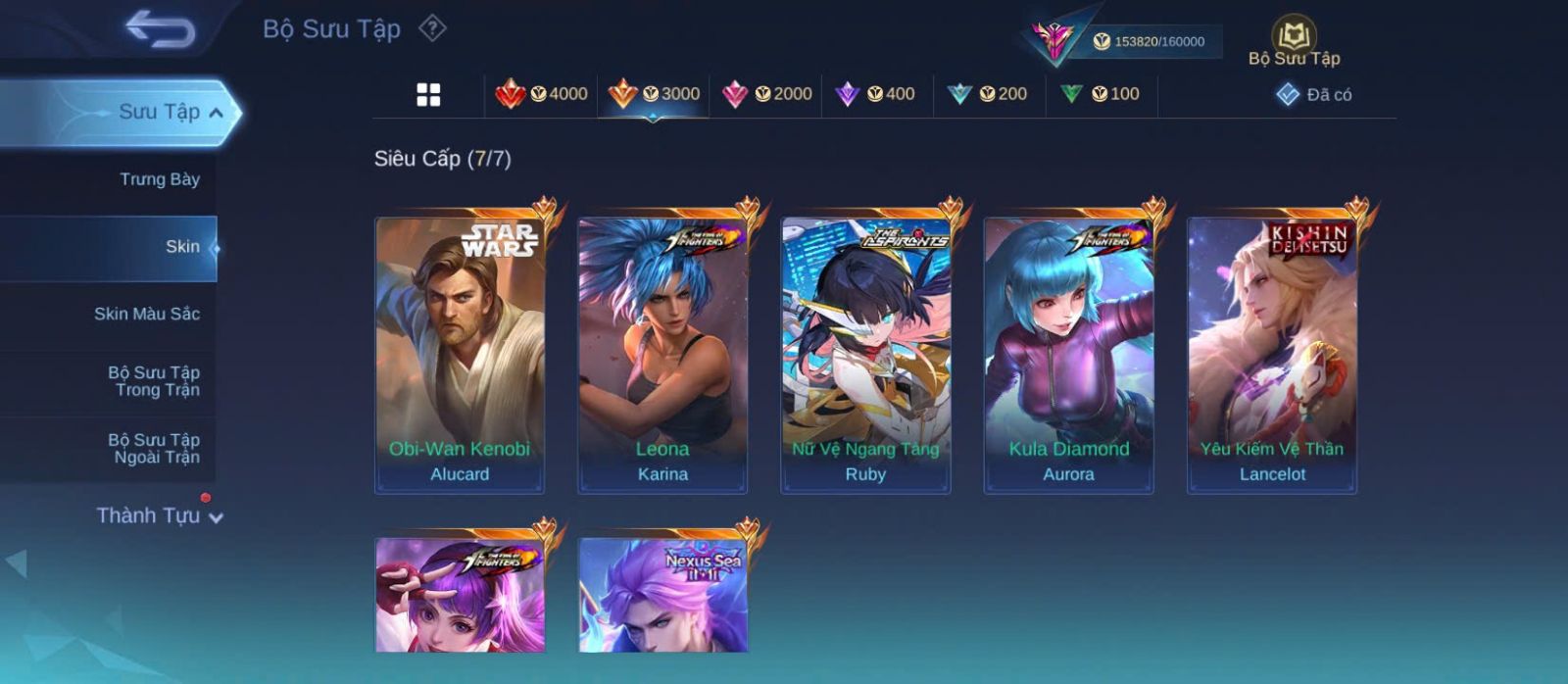Select the Obi-Wan Kenobi Alucard skin card
The height and width of the screenshot is (684, 1568).
click(x=460, y=355)
